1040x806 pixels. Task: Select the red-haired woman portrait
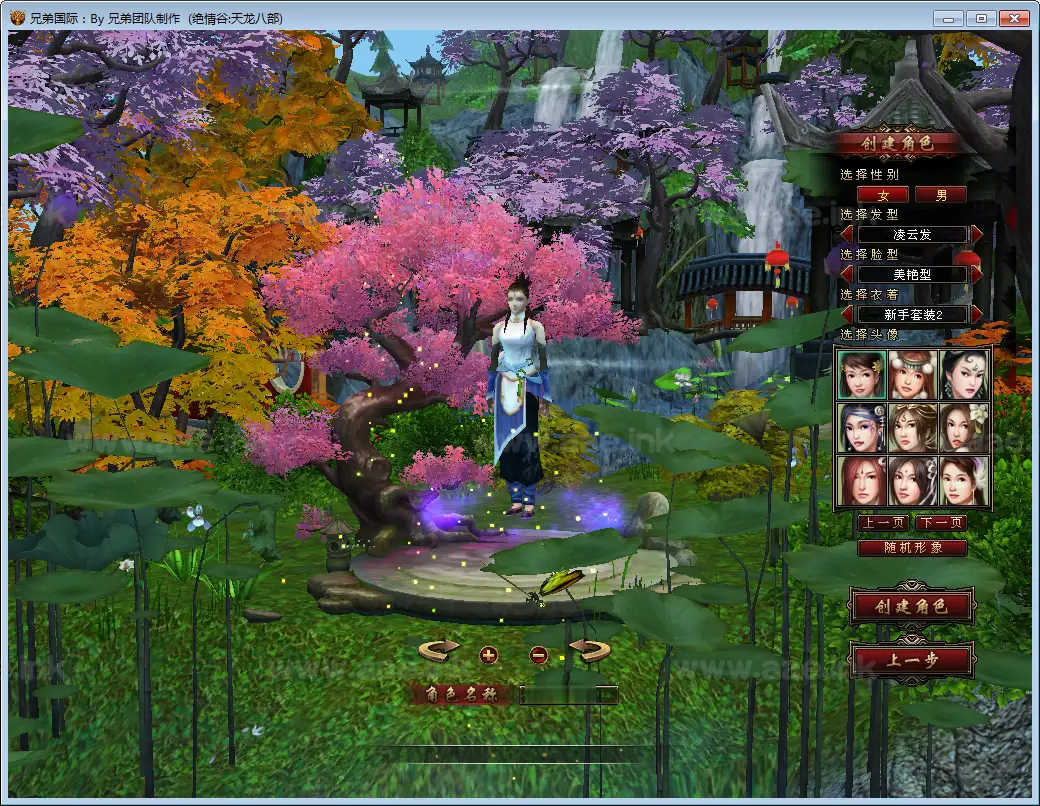pos(860,481)
